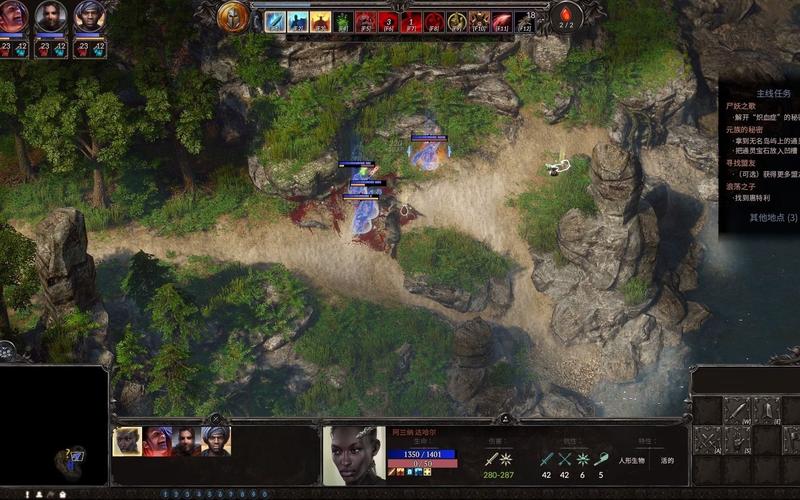Select the 主线任务 quest tracker header
The width and height of the screenshot is (800, 500).
tap(773, 93)
